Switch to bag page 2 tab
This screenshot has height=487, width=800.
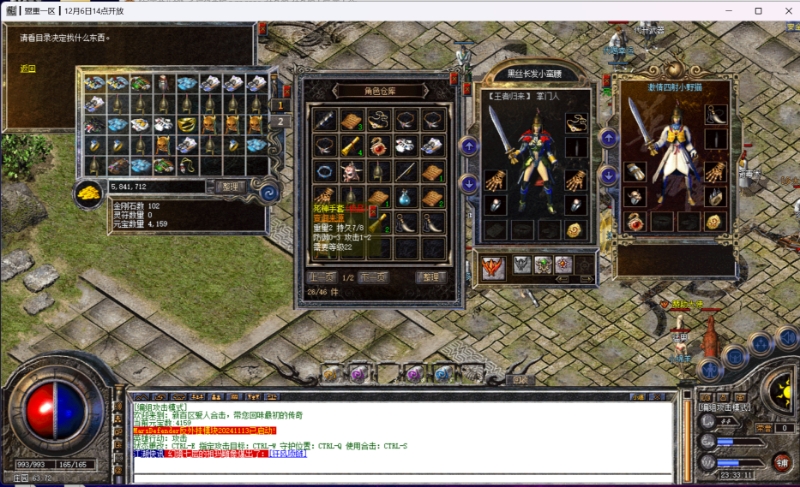[281, 121]
